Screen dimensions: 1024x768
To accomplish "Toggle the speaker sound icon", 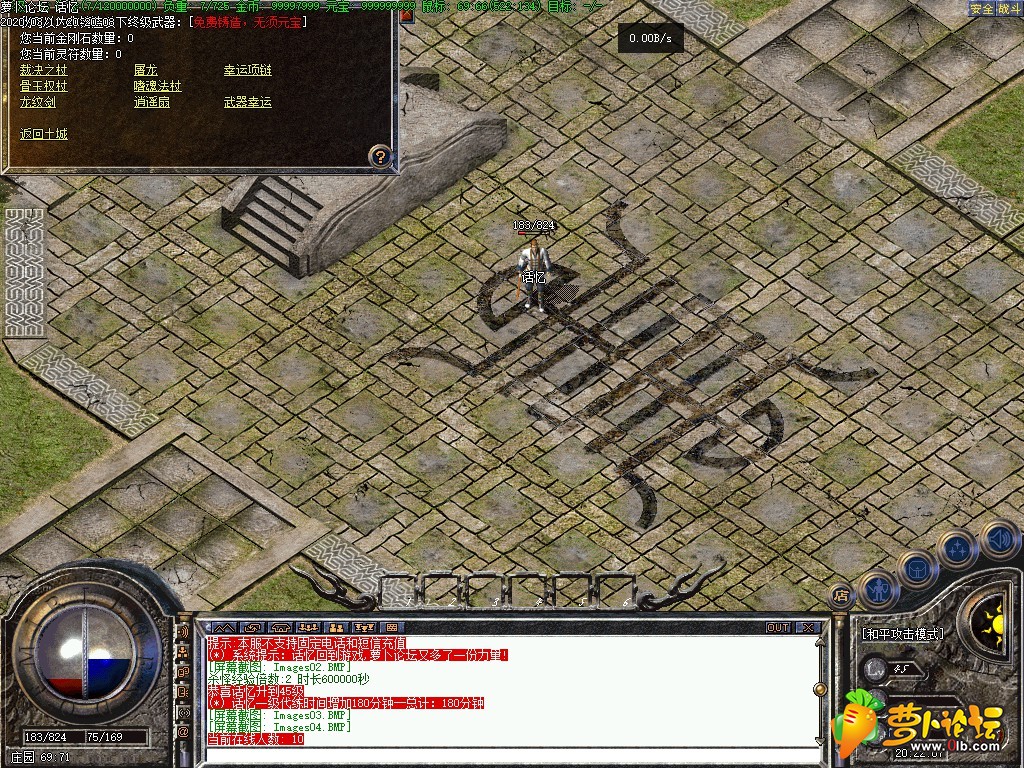I will (x=999, y=540).
